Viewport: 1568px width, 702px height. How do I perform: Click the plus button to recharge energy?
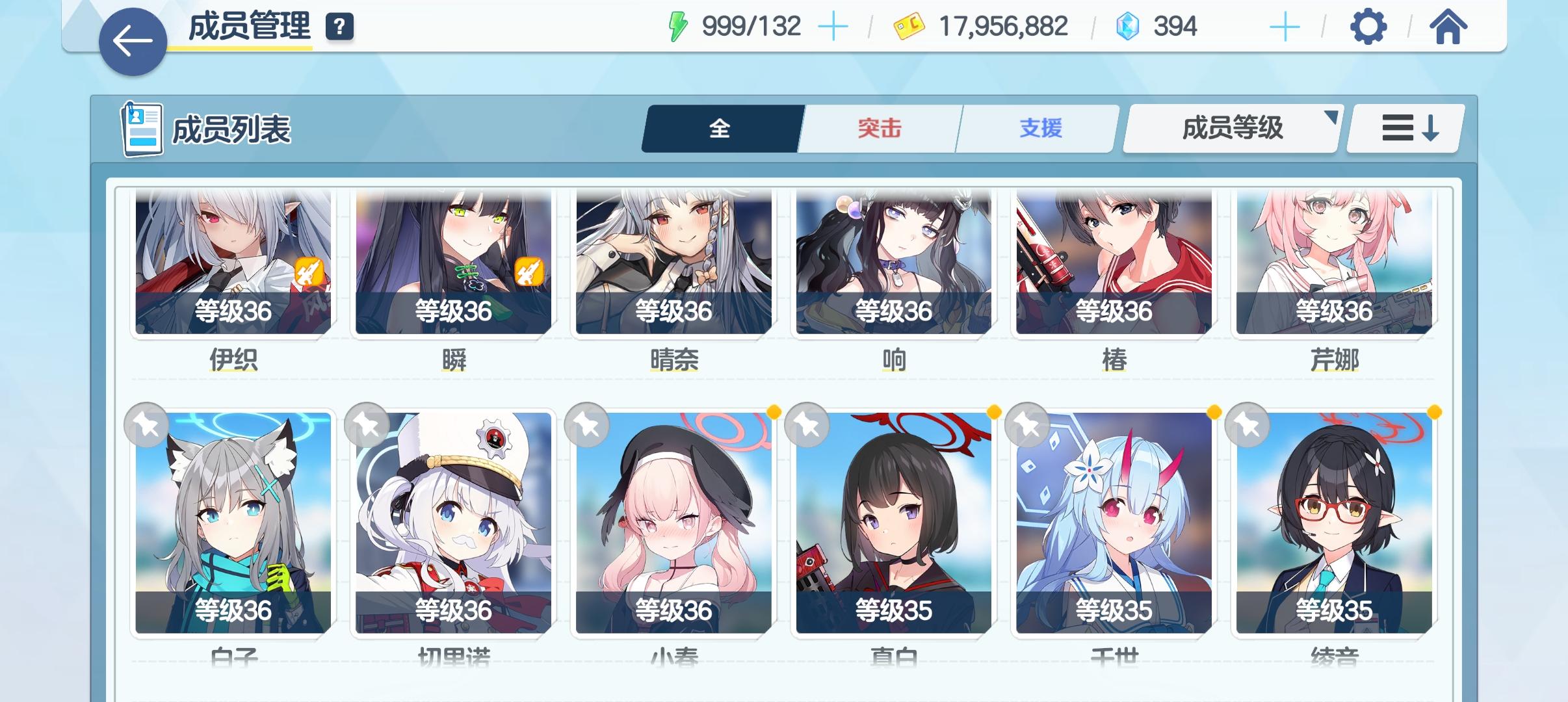pos(834,26)
